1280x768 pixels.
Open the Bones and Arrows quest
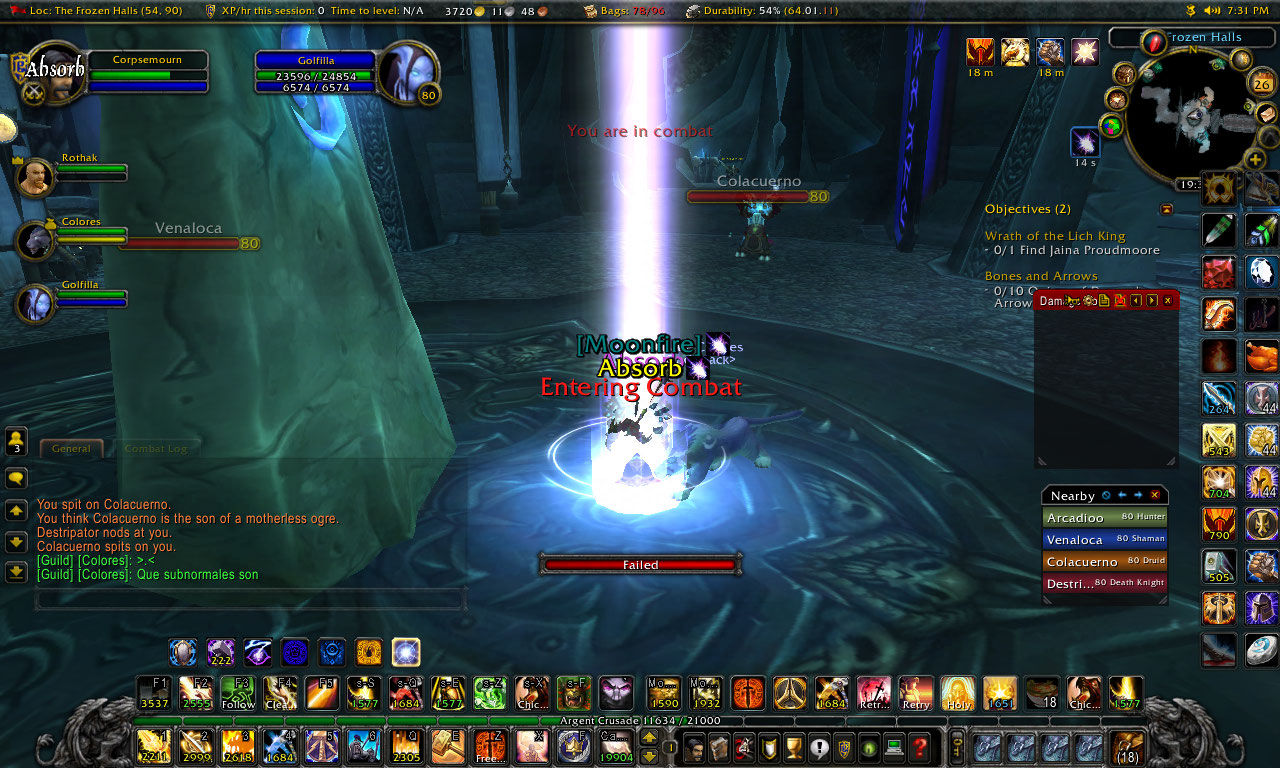tap(1041, 276)
